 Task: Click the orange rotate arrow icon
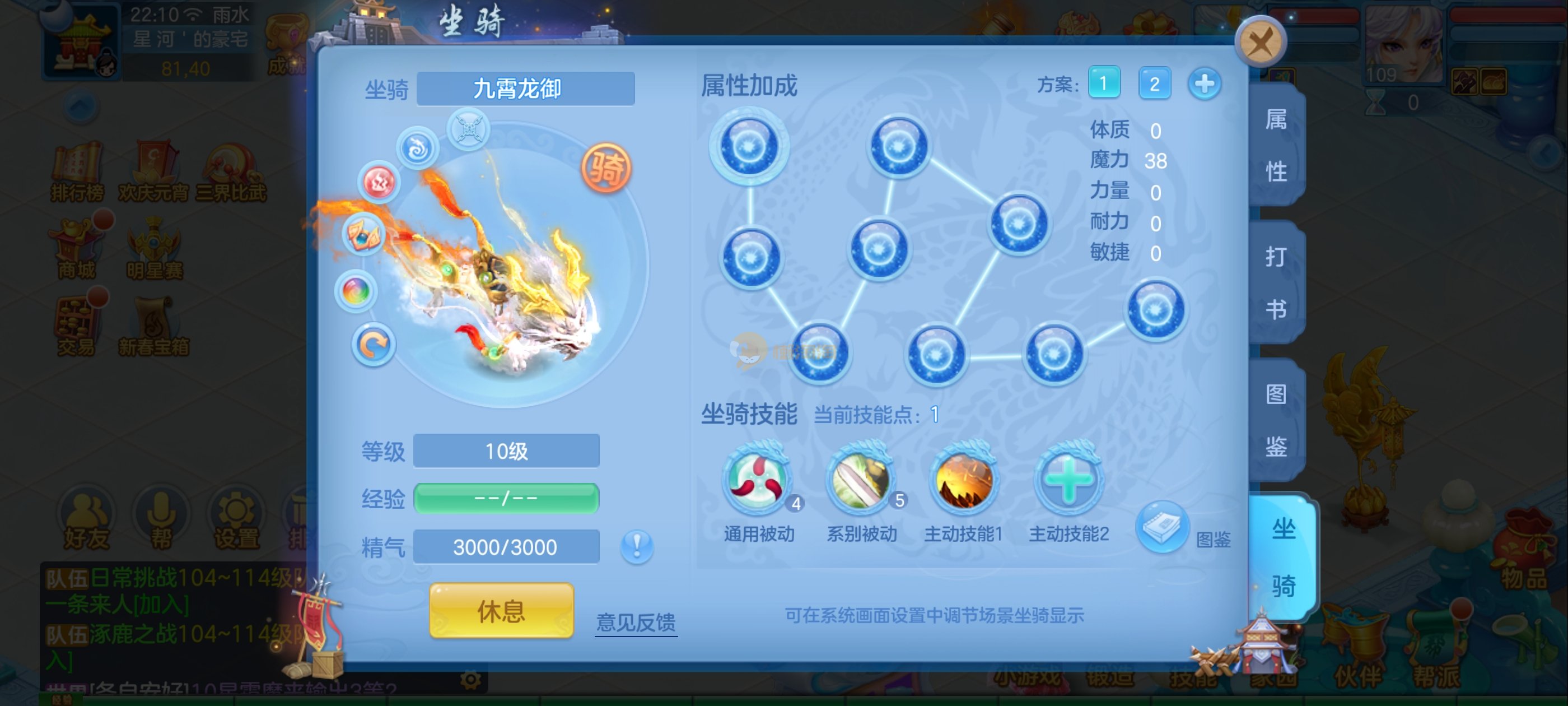tap(373, 345)
